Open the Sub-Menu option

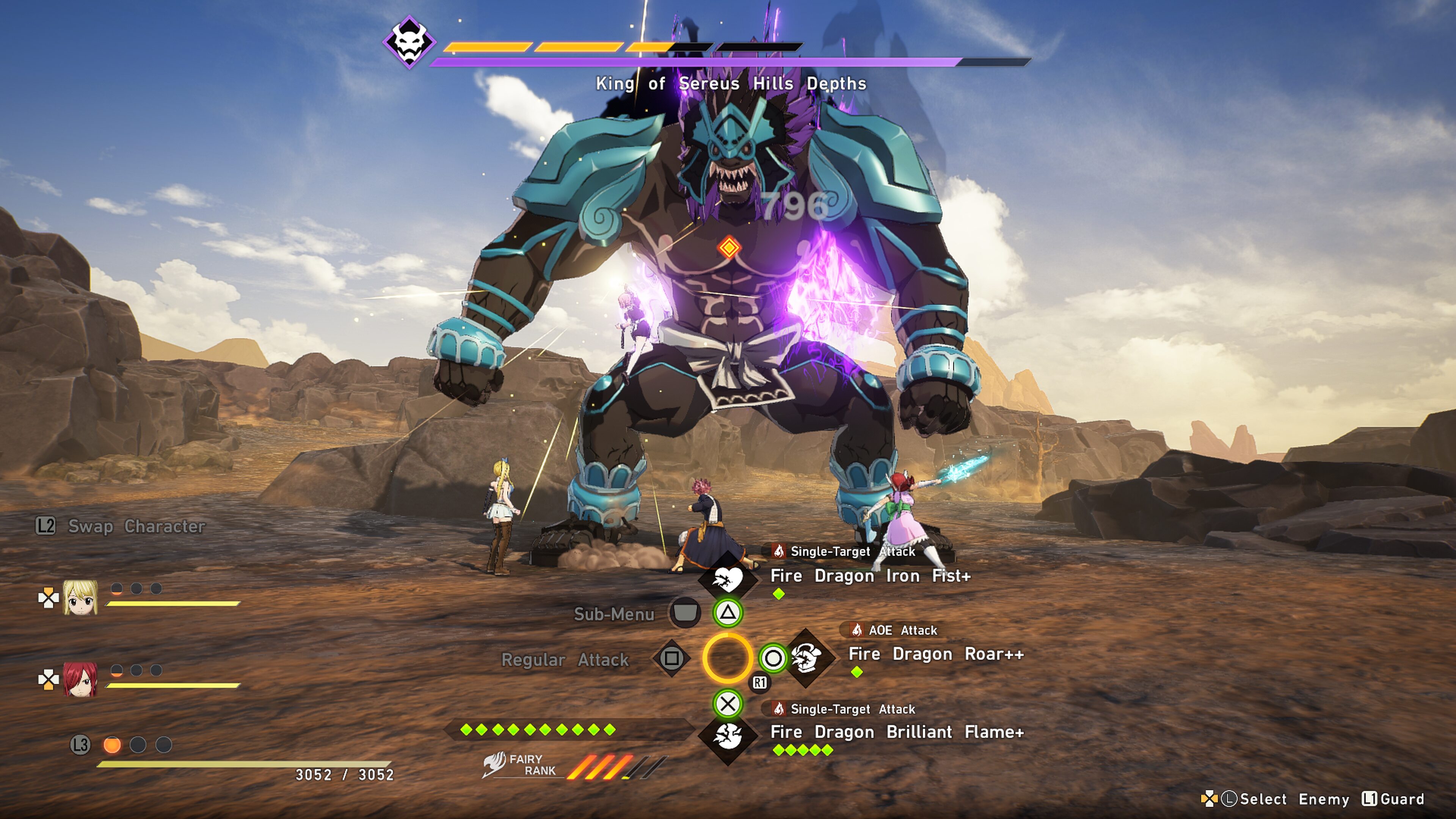tap(614, 614)
